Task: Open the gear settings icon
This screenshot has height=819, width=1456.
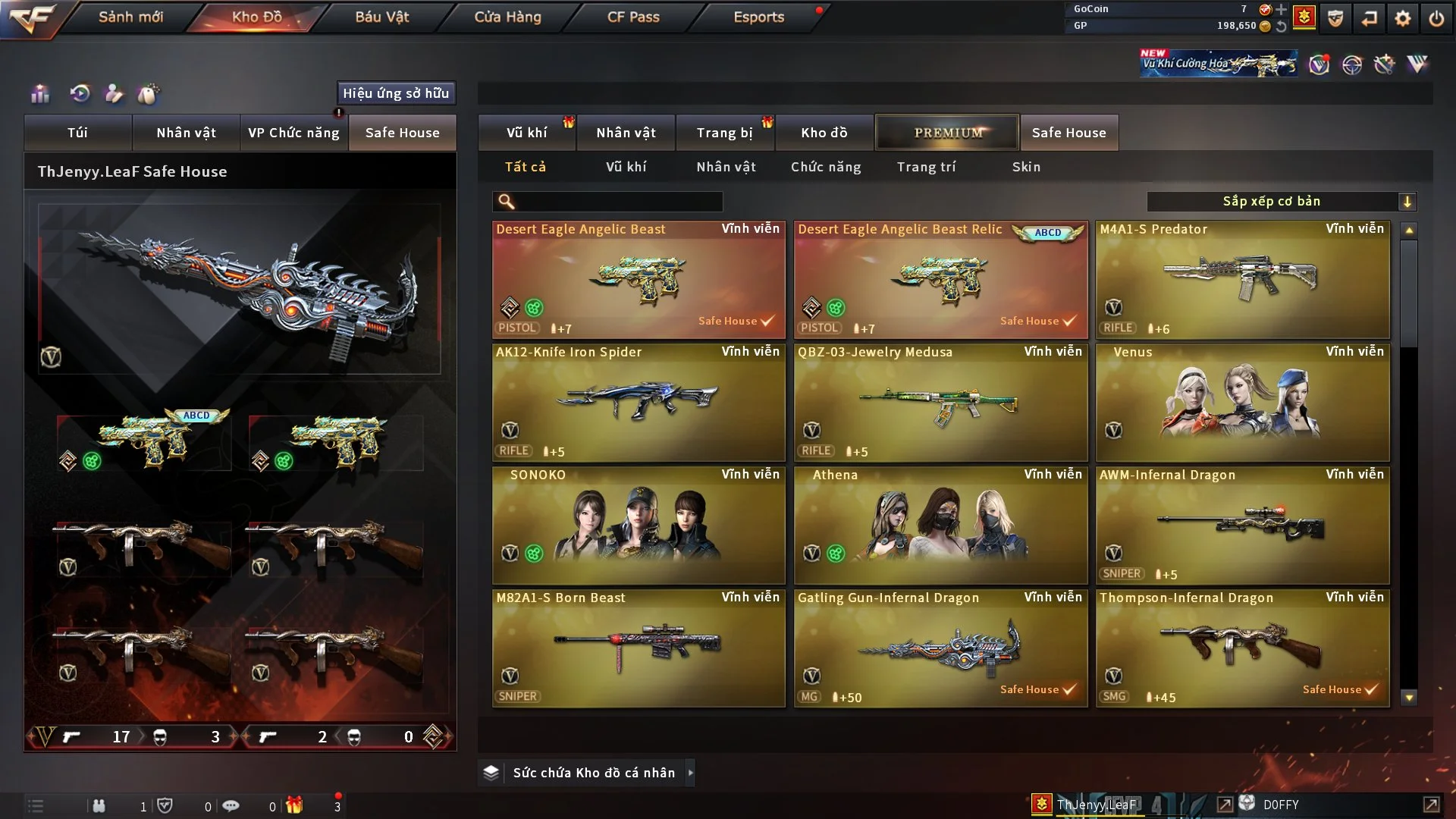Action: click(1402, 18)
